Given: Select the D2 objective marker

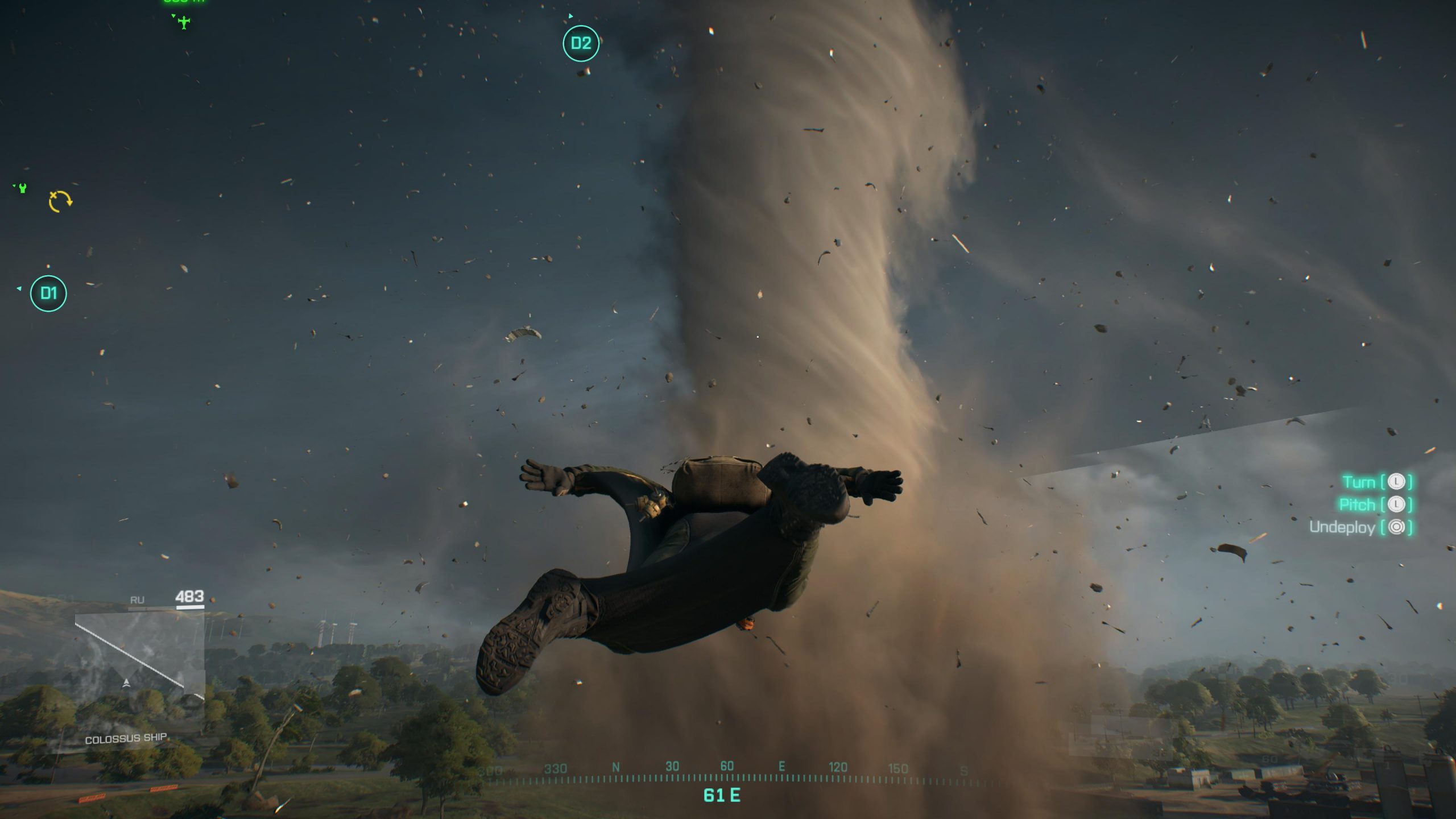Looking at the screenshot, I should (x=581, y=43).
